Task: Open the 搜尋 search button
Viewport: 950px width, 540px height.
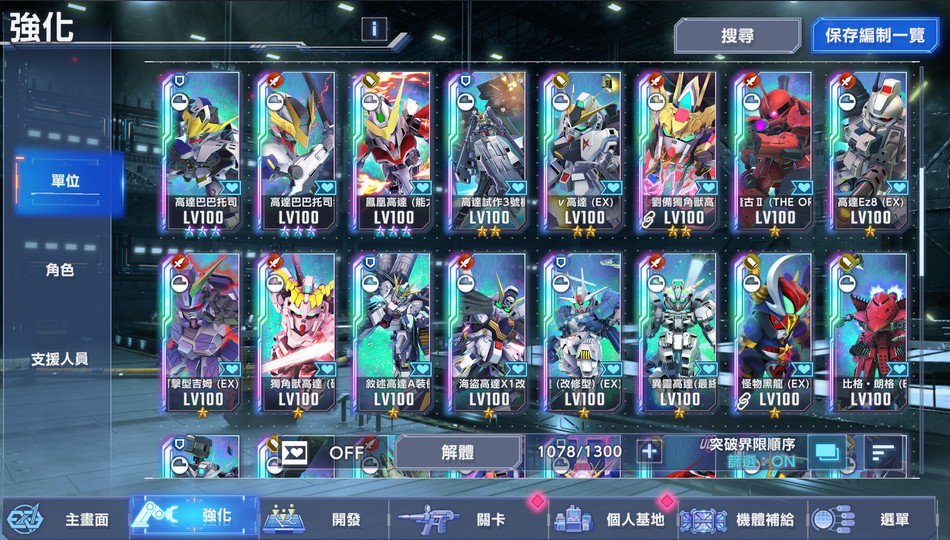Action: pos(737,36)
